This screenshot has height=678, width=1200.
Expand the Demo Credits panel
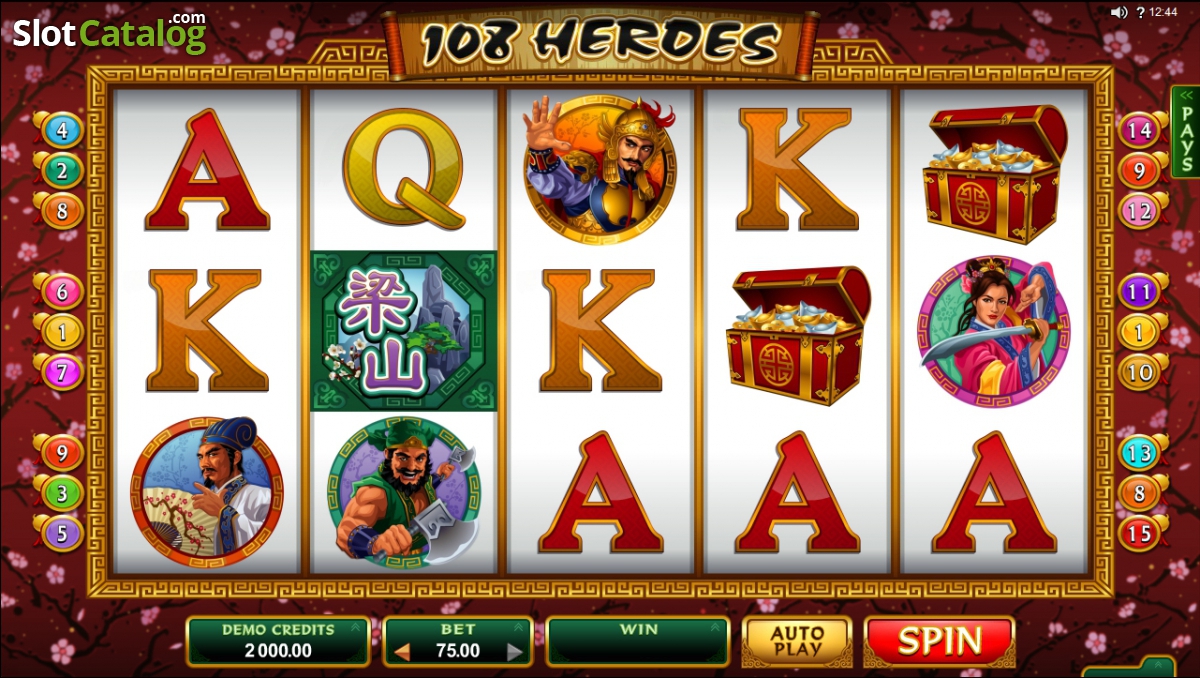tap(355, 629)
